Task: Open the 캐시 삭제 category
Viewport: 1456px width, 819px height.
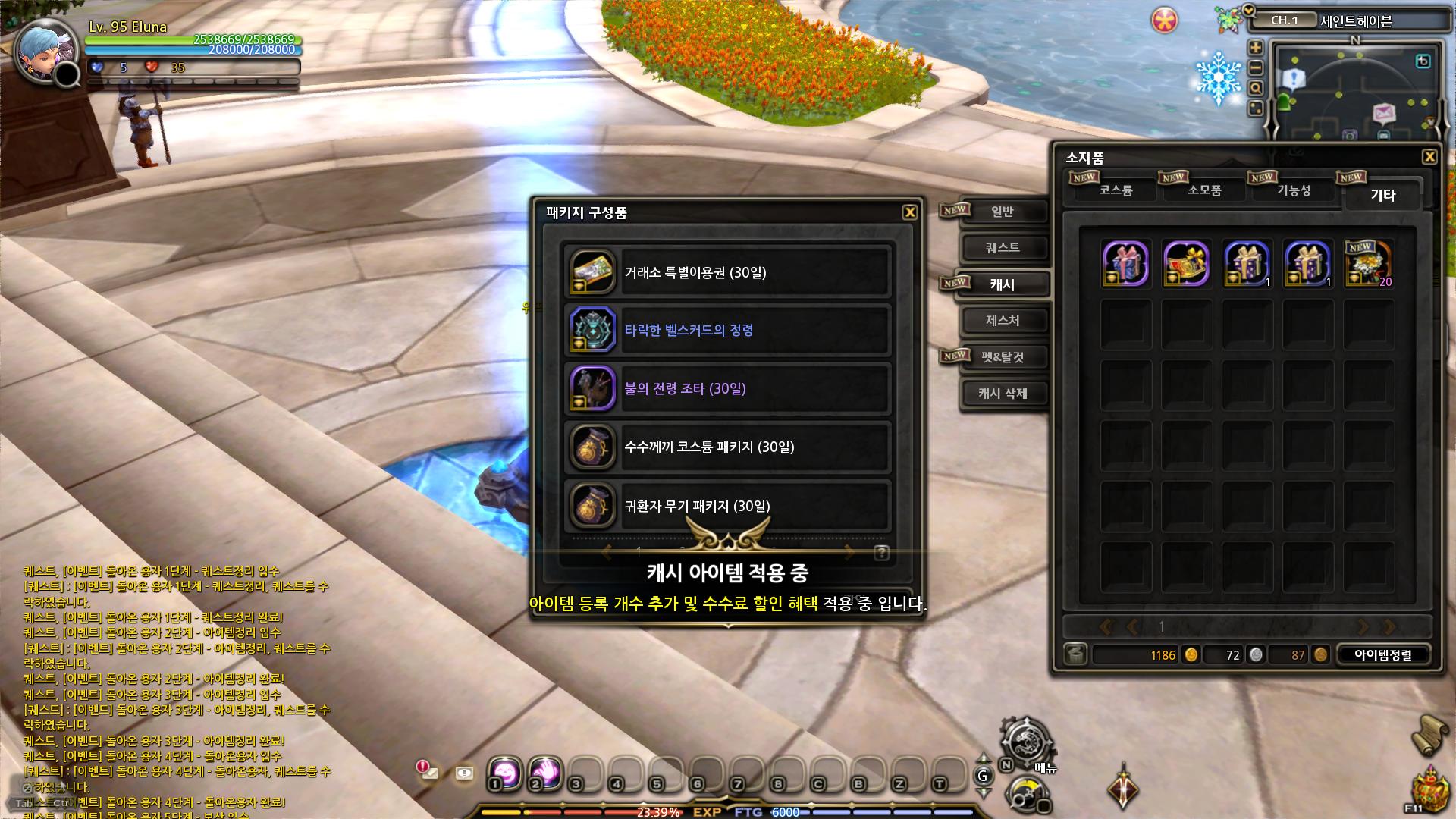Action: pos(1002,394)
